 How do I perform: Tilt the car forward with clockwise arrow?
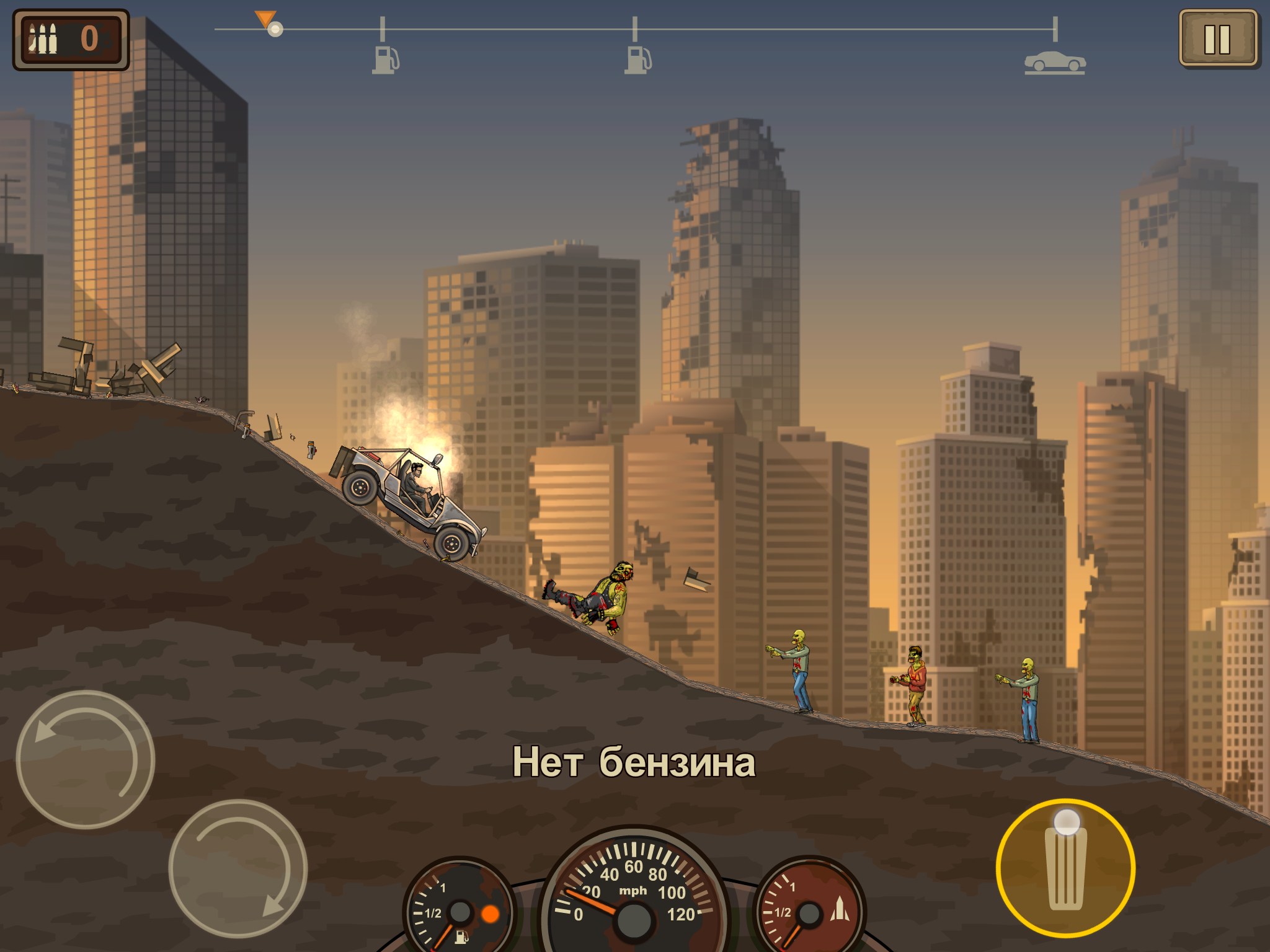[238, 868]
